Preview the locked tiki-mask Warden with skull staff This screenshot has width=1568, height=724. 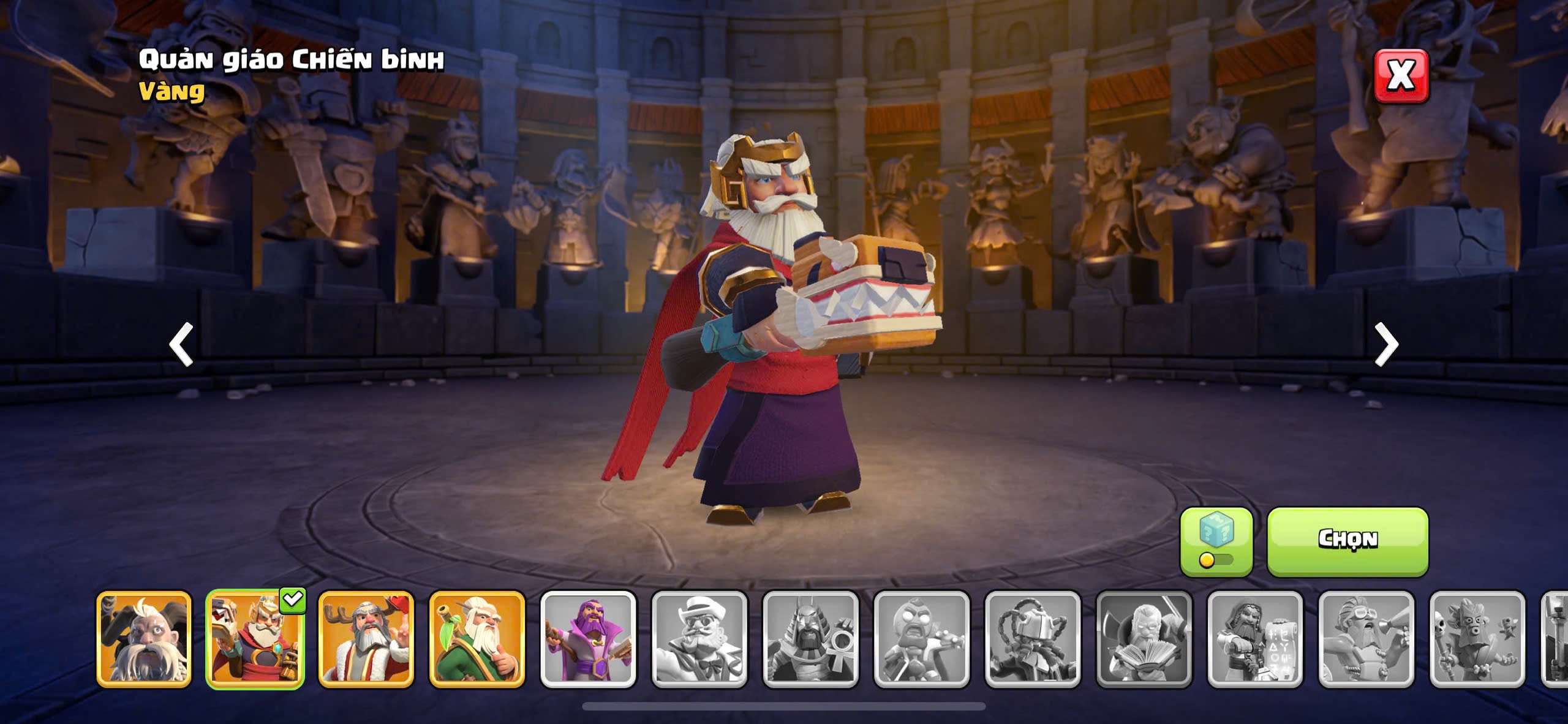point(1477,639)
